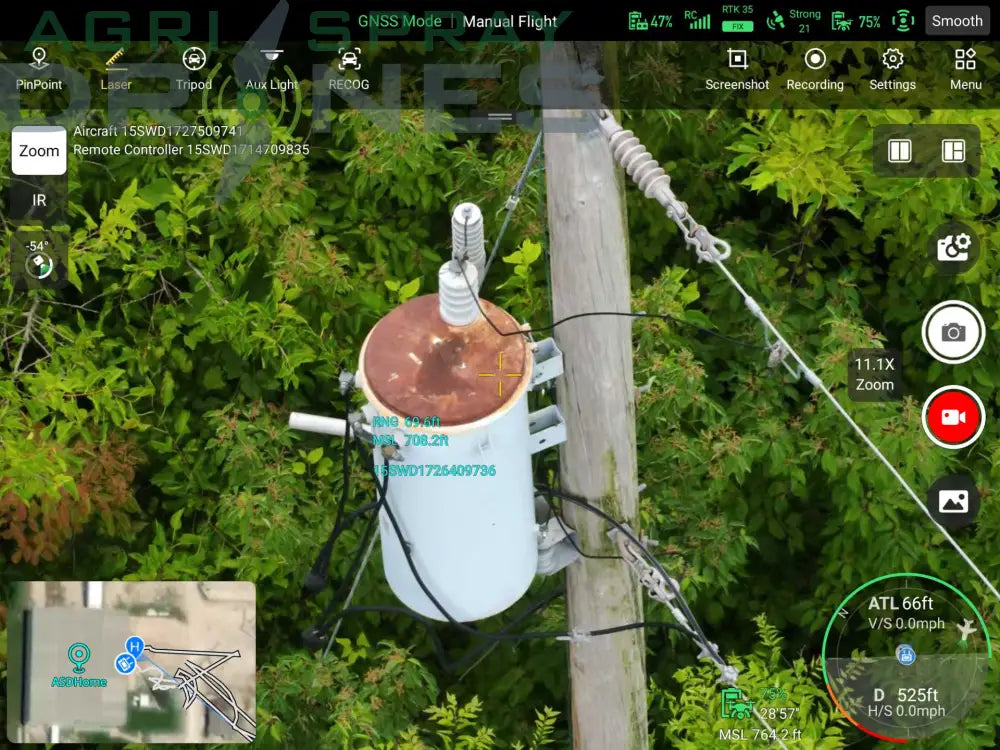
Task: Switch to the Zoom camera
Action: [x=39, y=151]
